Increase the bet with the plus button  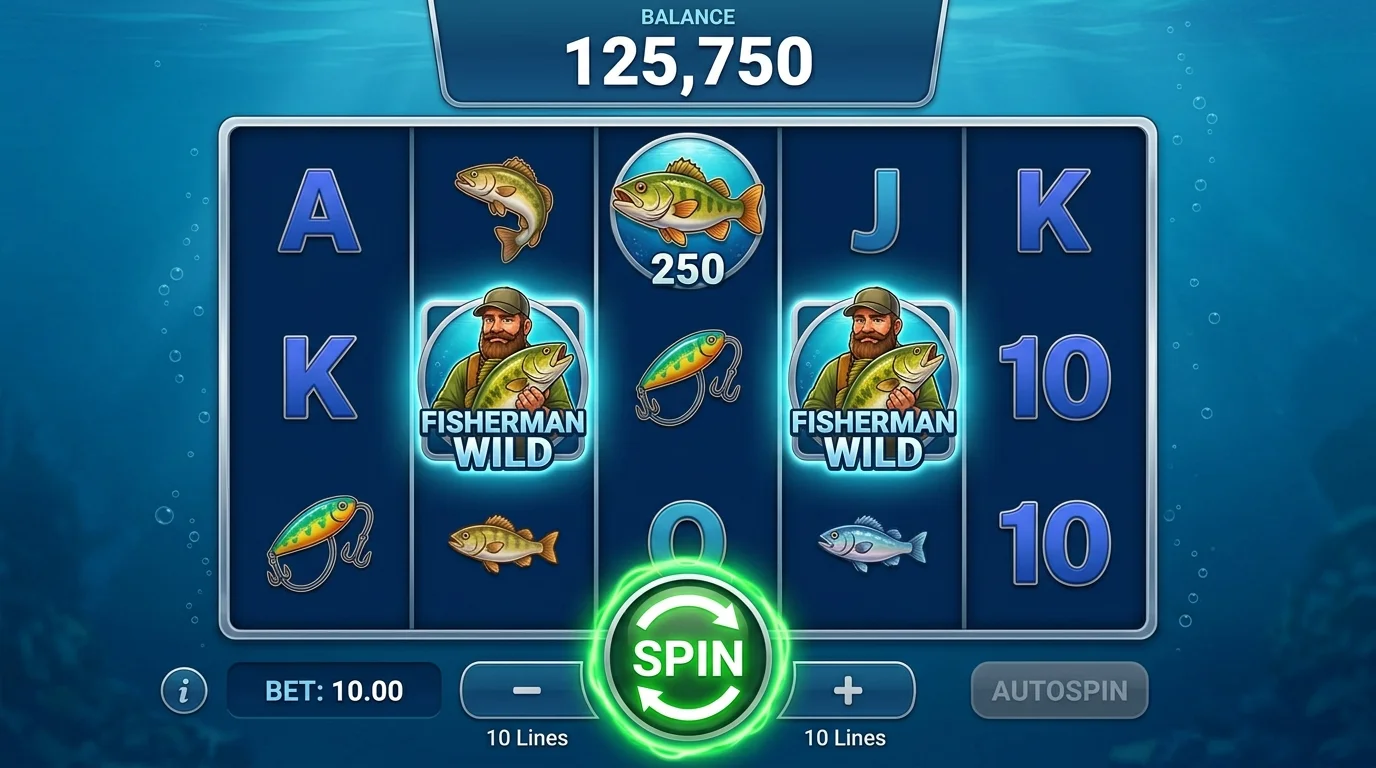pos(845,689)
